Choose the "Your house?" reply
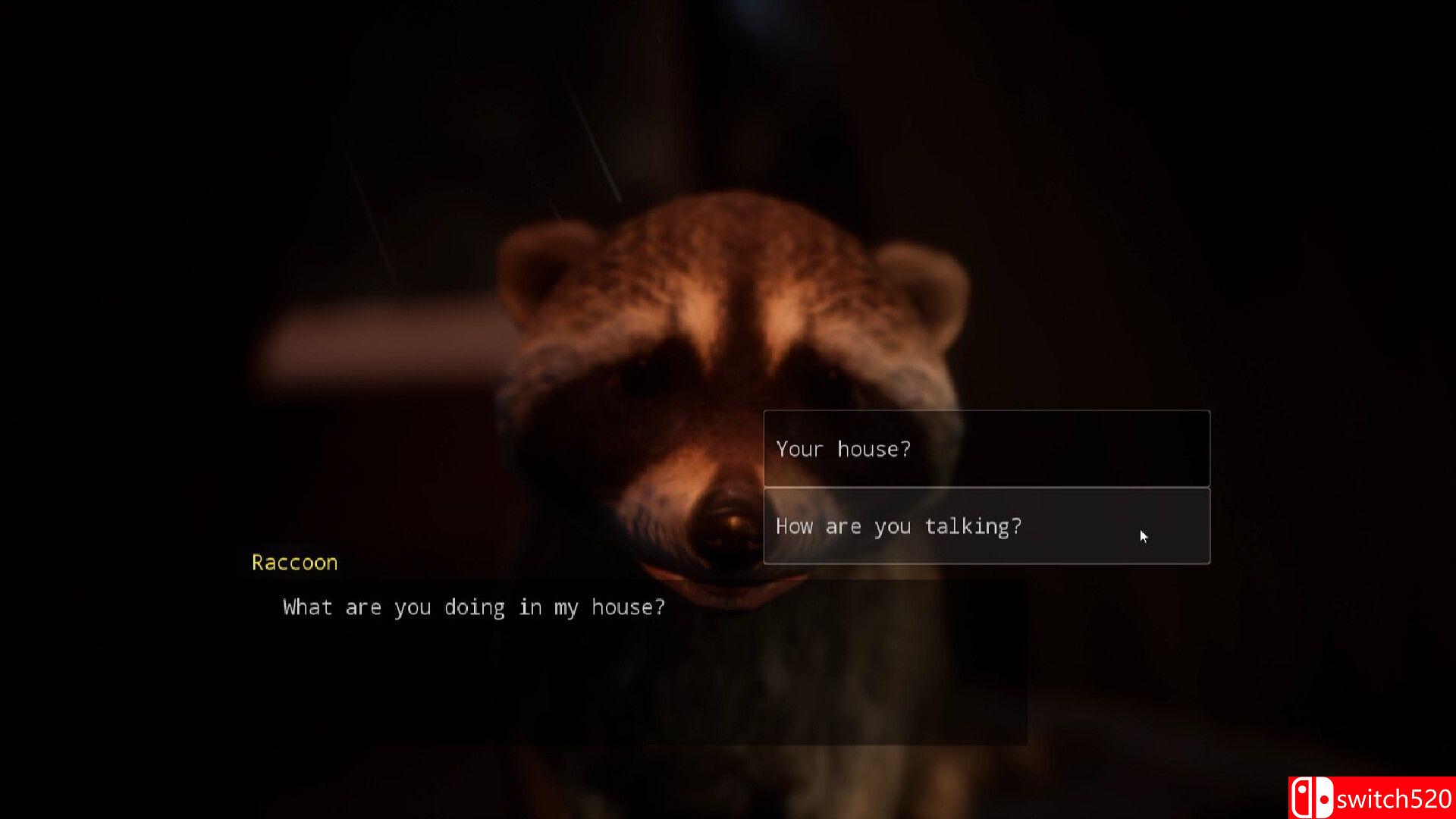Image resolution: width=1456 pixels, height=819 pixels. [986, 449]
